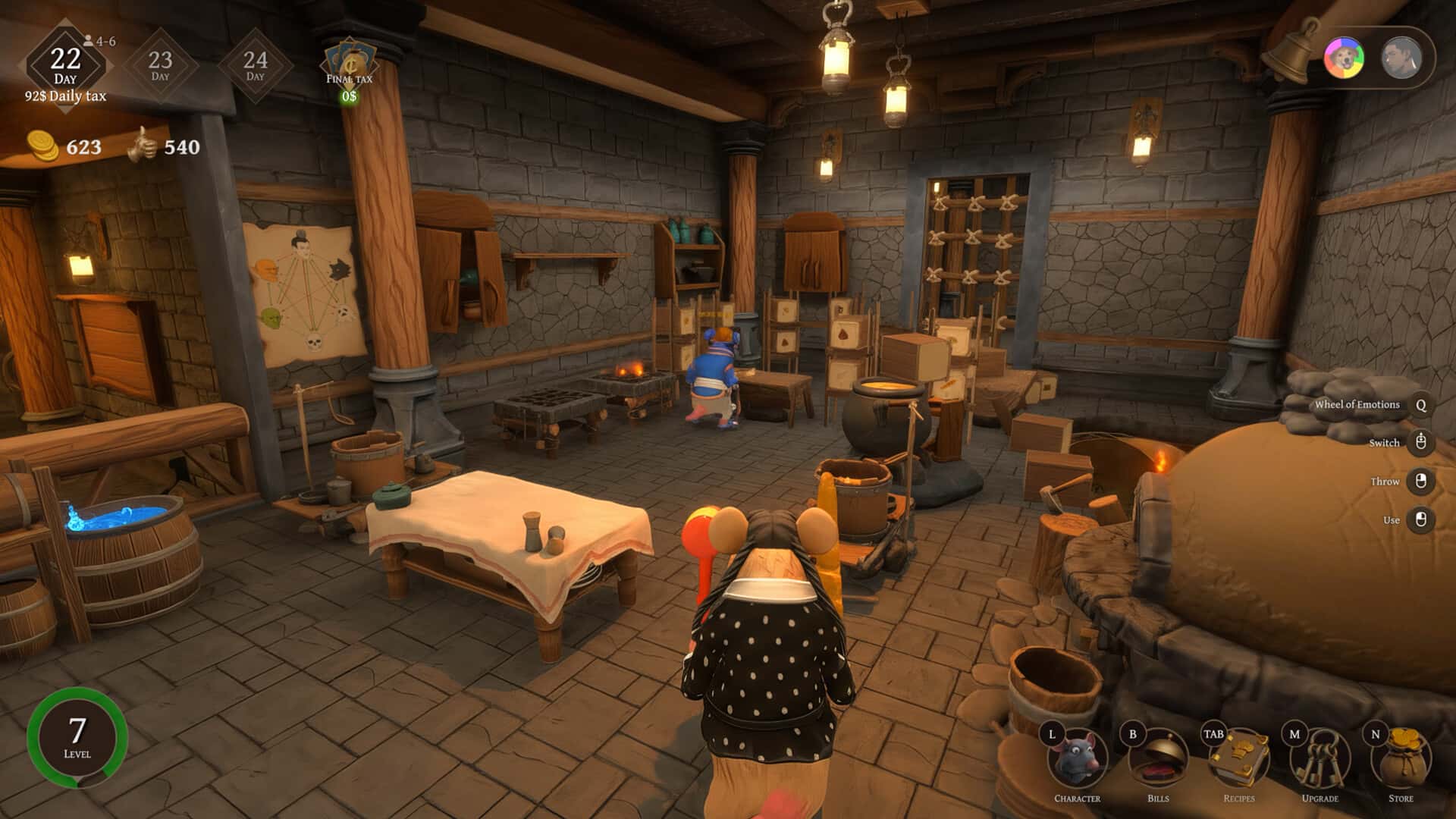Click the Level 7 progress ring
Image resolution: width=1456 pixels, height=819 pixels.
(77, 737)
